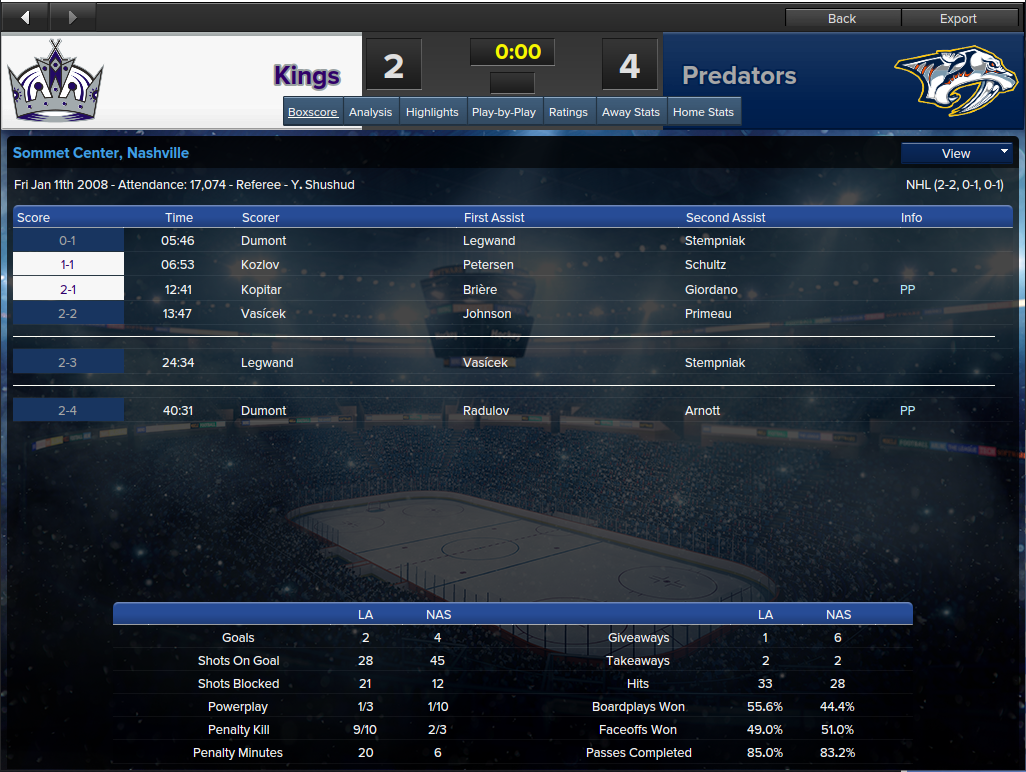Go to previous screen with left arrow
1026x772 pixels.
click(x=25, y=17)
